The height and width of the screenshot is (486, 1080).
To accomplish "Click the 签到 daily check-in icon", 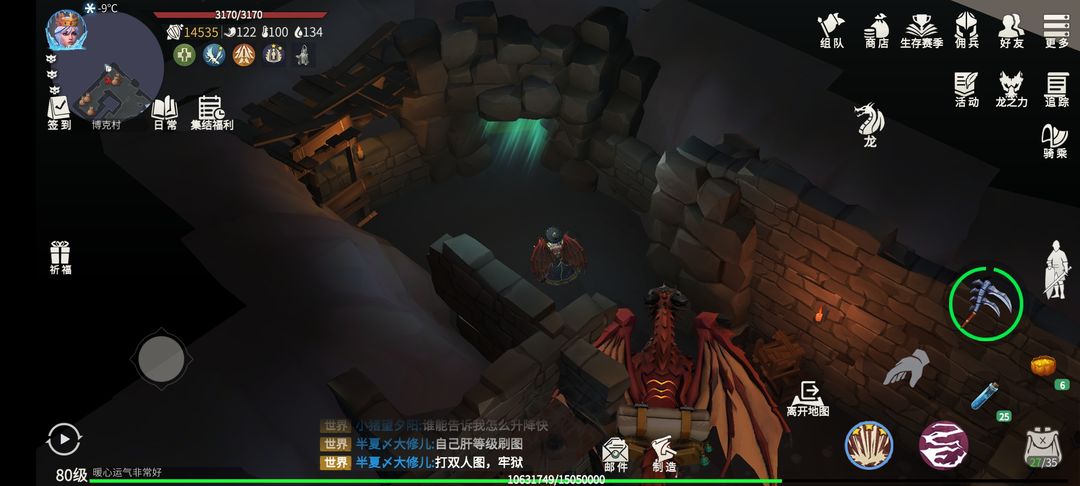I will (x=59, y=112).
